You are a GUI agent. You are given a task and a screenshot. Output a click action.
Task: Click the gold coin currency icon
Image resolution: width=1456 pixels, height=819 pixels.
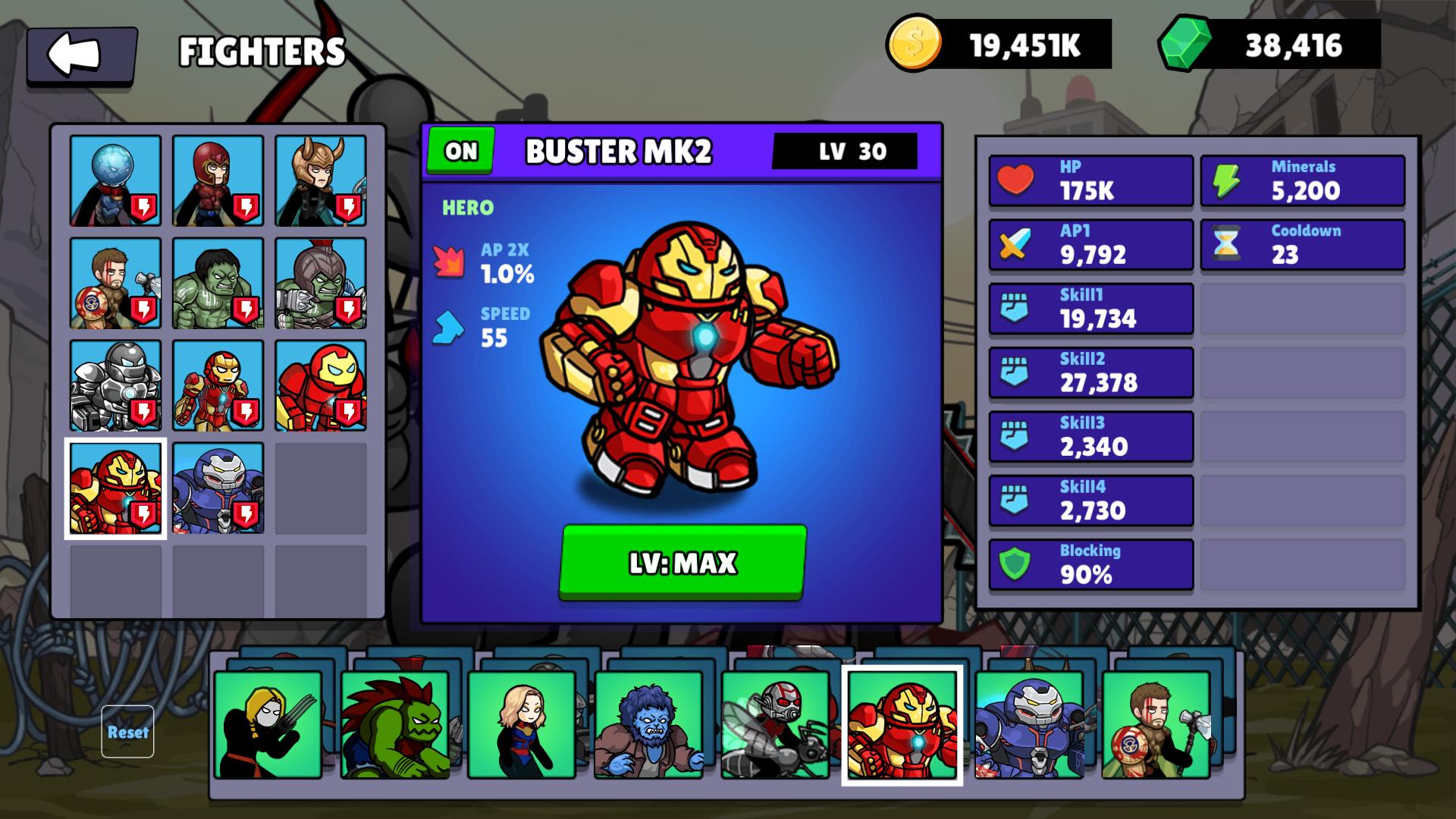tap(914, 45)
